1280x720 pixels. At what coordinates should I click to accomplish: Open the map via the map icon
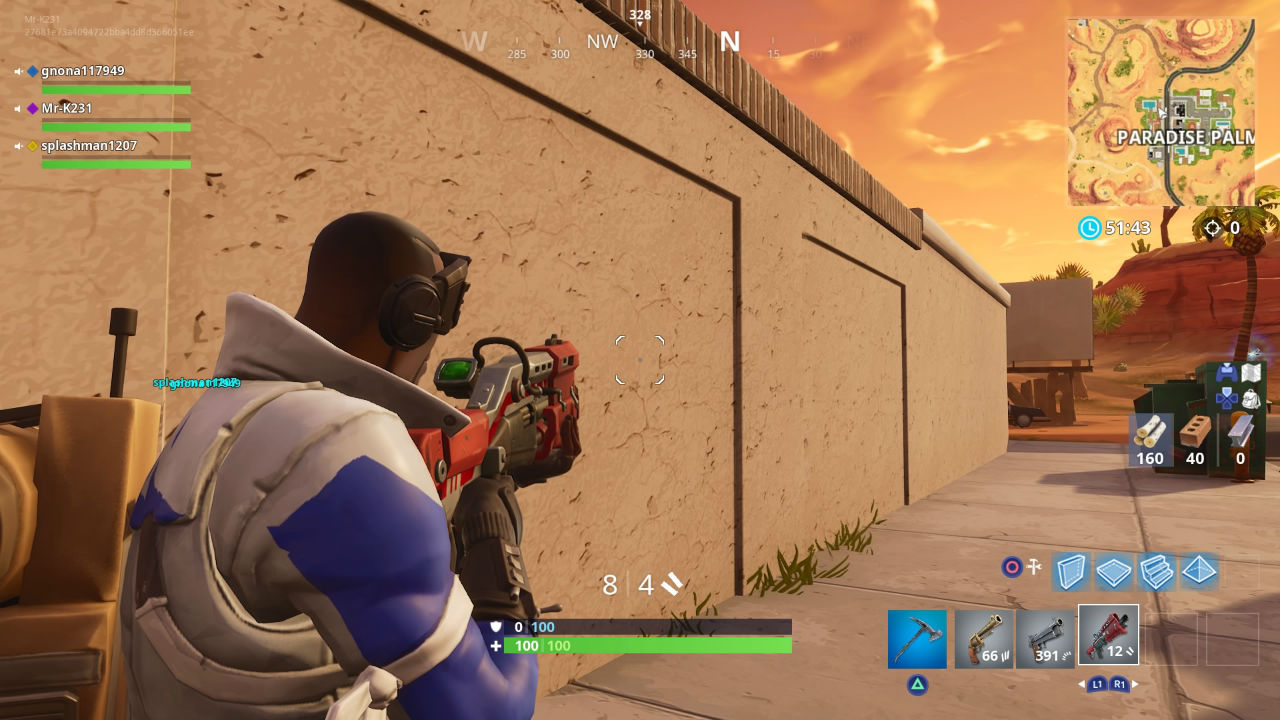tap(1251, 372)
